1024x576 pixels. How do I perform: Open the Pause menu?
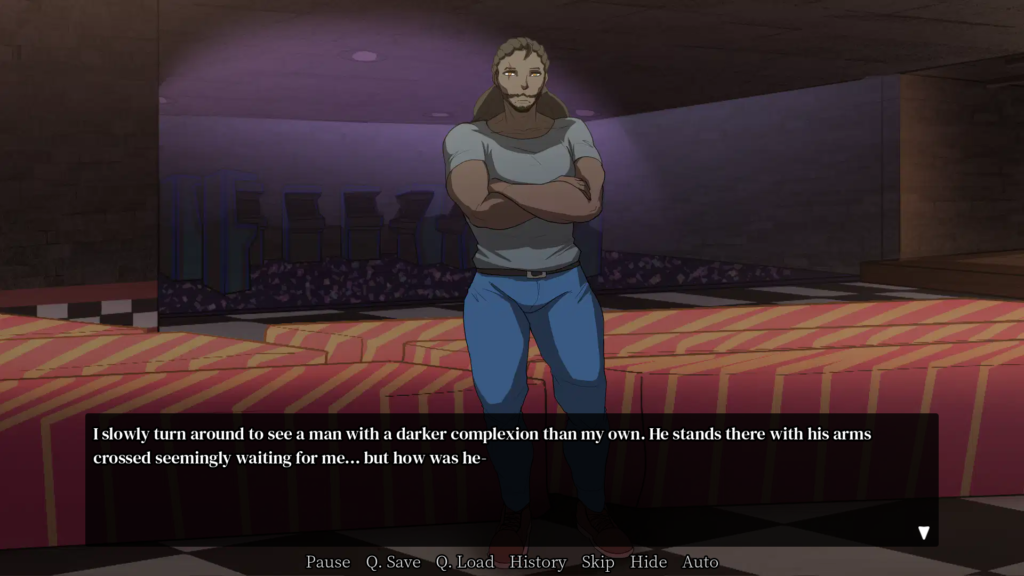pyautogui.click(x=328, y=562)
